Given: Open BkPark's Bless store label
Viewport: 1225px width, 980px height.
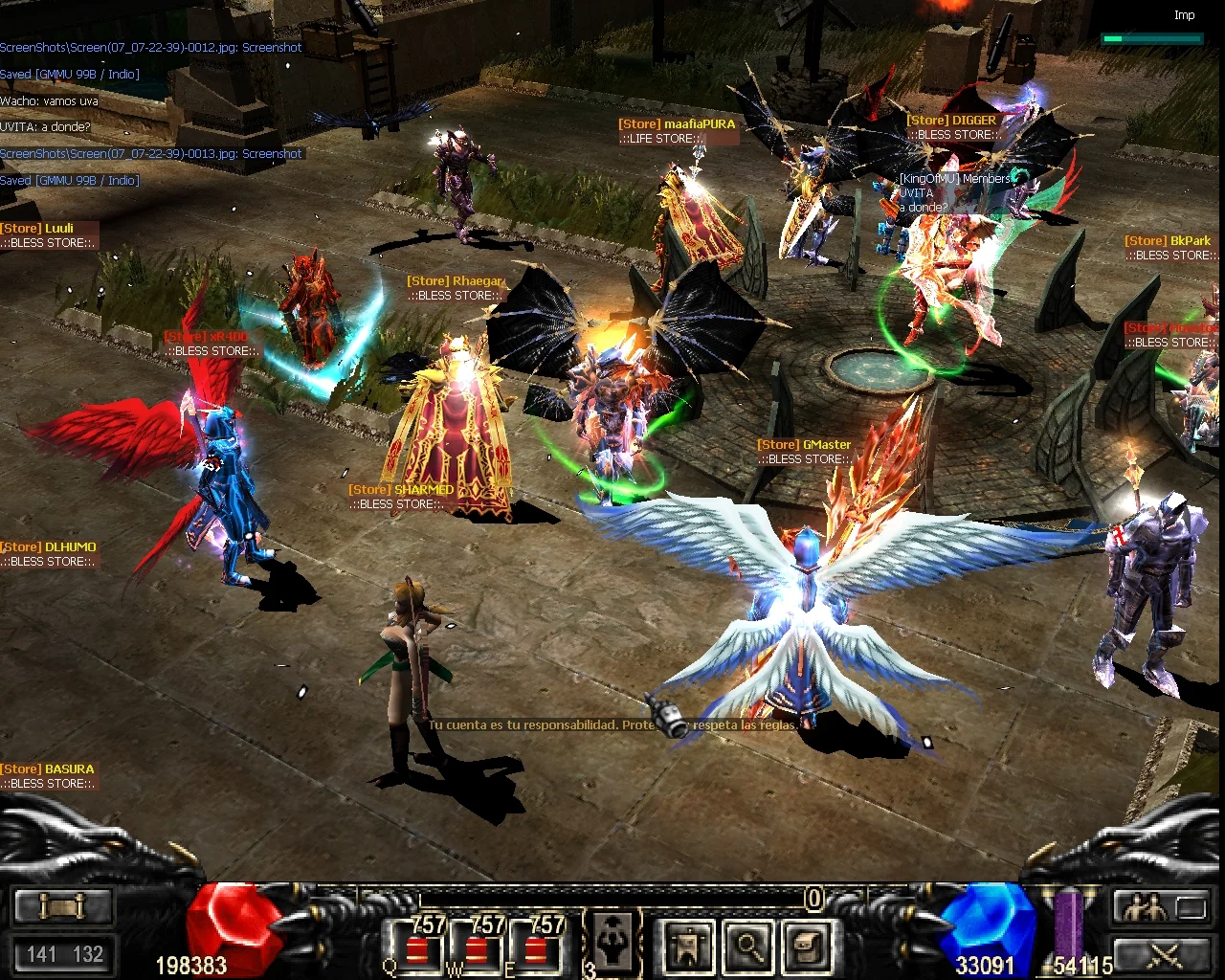Looking at the screenshot, I should [1169, 248].
